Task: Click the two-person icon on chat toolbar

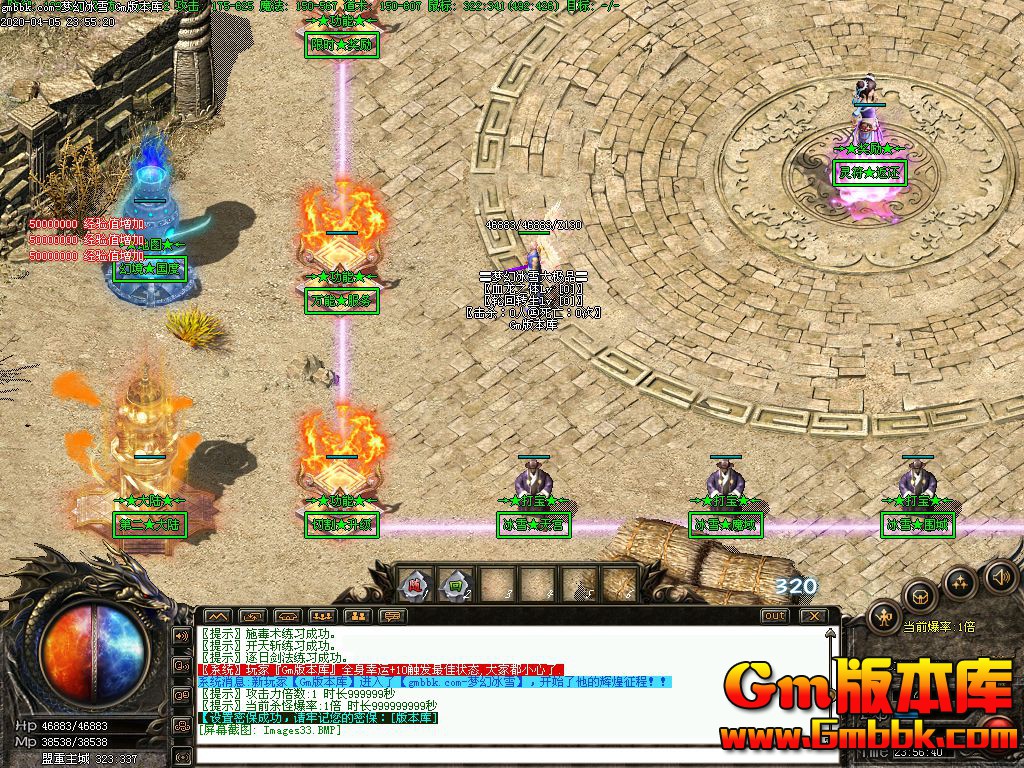Action: (x=358, y=616)
